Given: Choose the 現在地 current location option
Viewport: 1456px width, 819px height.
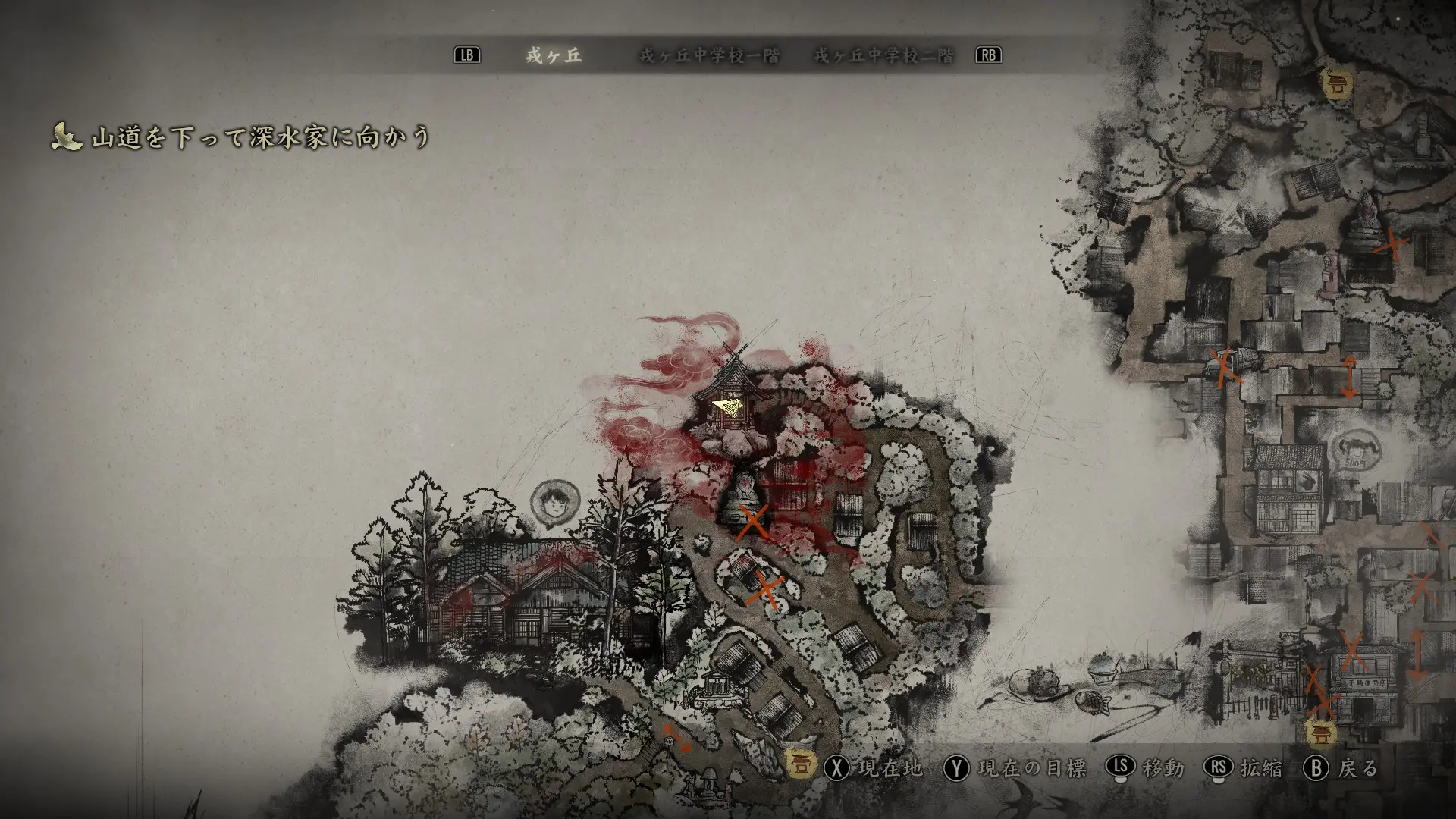Looking at the screenshot, I should pos(878,768).
